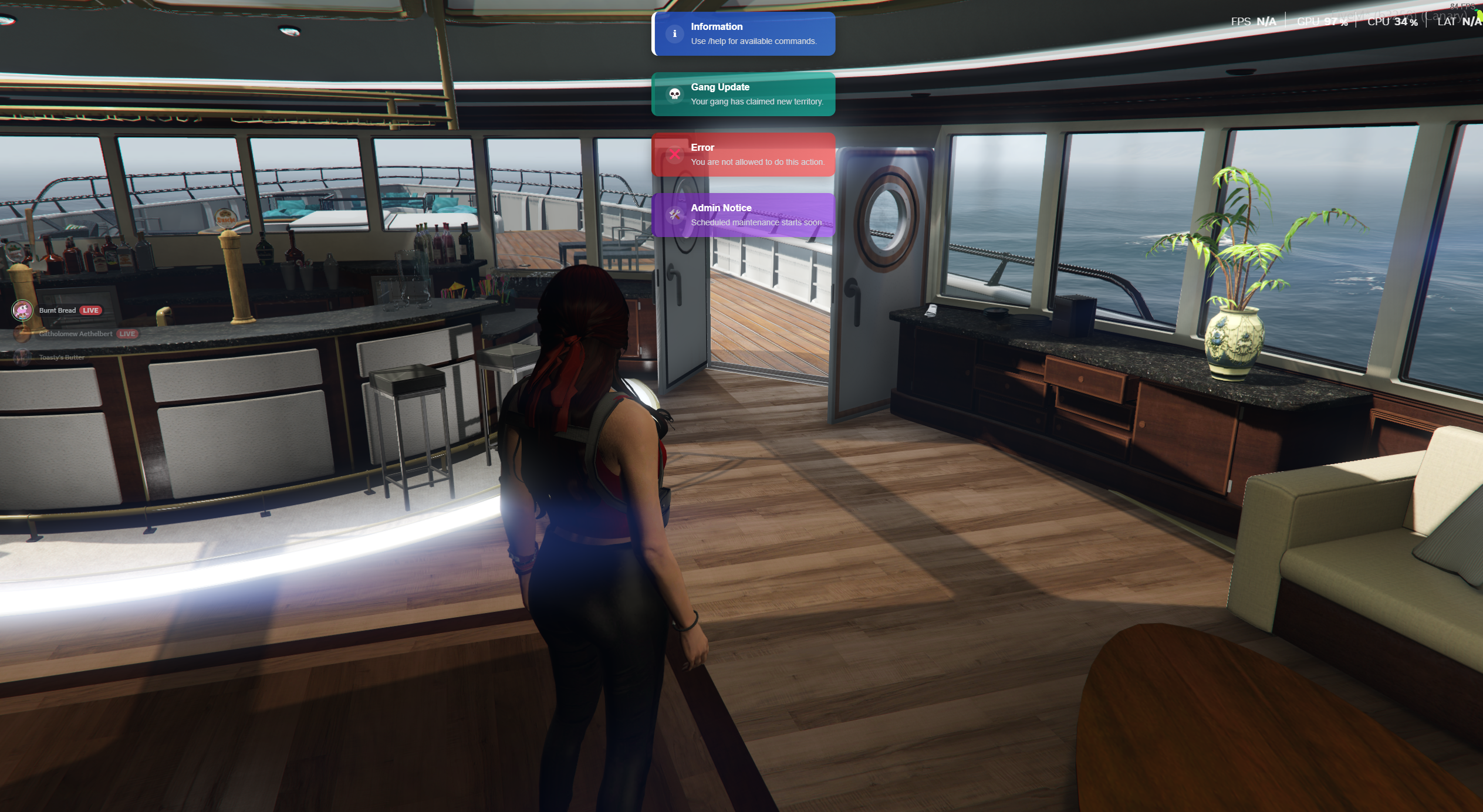Screen dimensions: 1483x812
Task: Select Burnt Bread in the voice overlay
Action: click(x=57, y=310)
